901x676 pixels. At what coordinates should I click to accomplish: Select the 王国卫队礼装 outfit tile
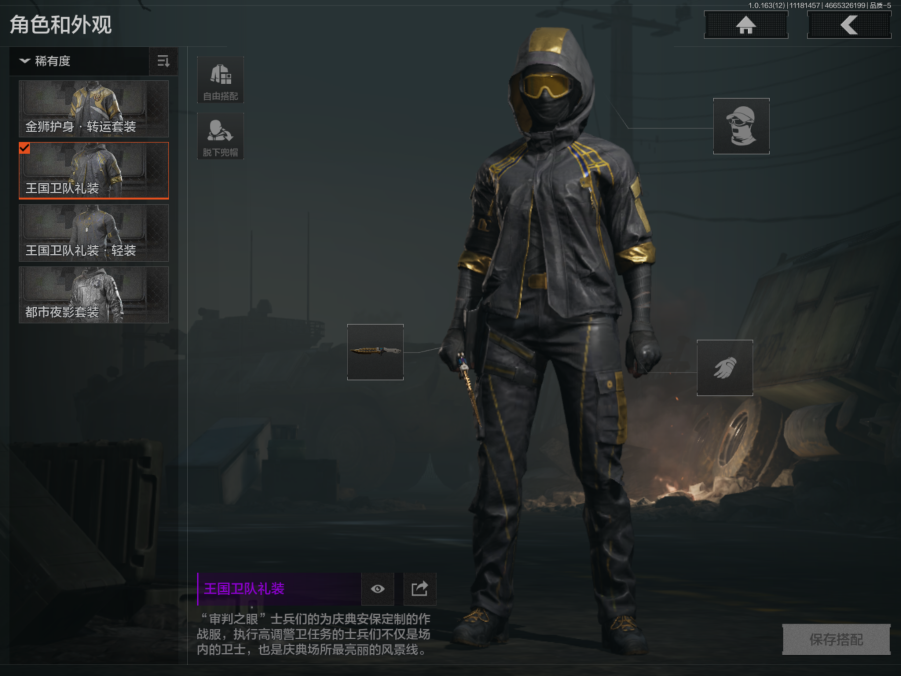pyautogui.click(x=94, y=170)
